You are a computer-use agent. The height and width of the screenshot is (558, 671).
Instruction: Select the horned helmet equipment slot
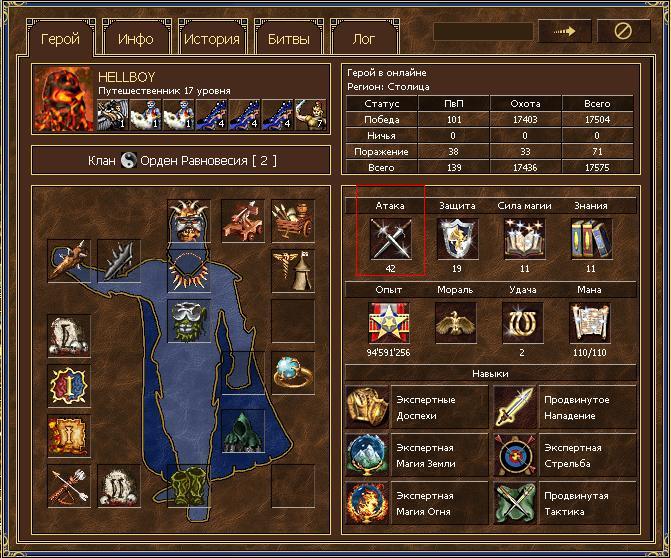click(187, 221)
